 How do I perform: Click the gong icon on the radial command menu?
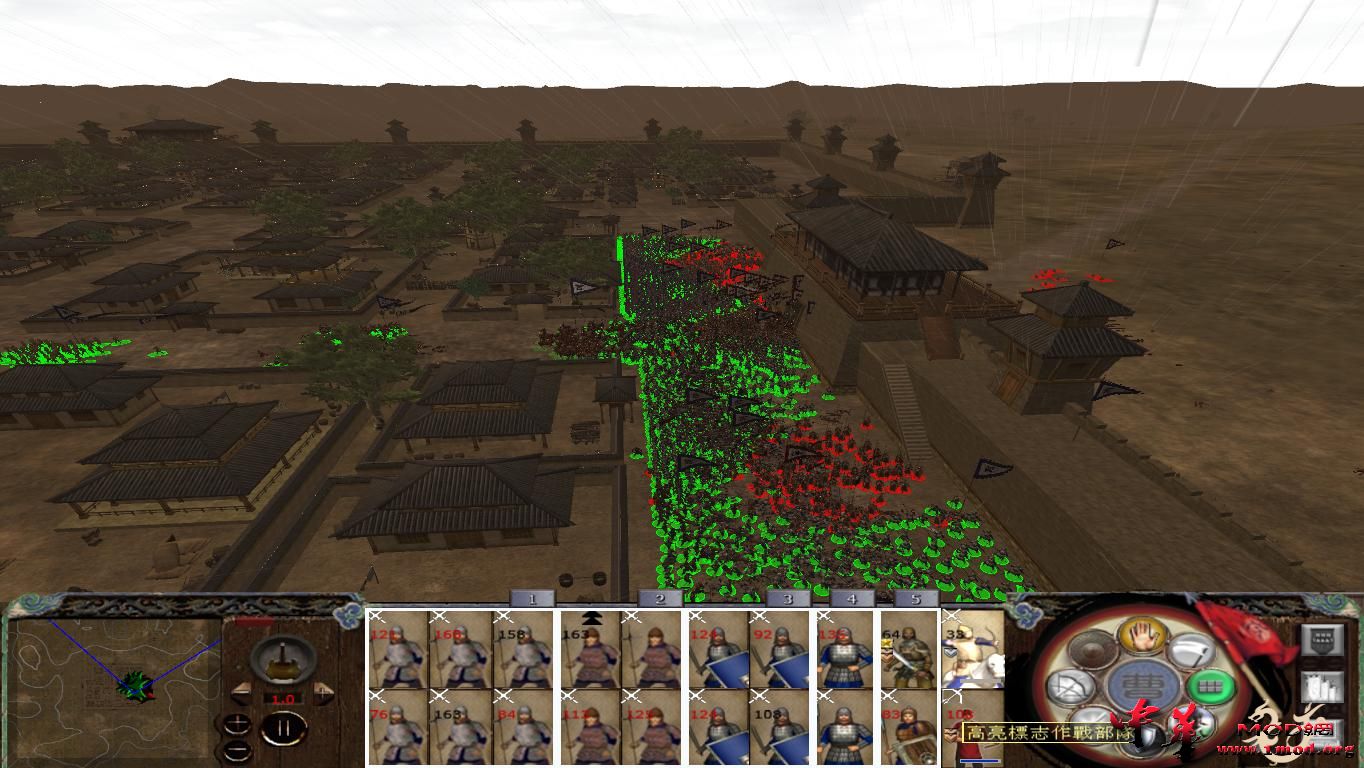click(1090, 650)
